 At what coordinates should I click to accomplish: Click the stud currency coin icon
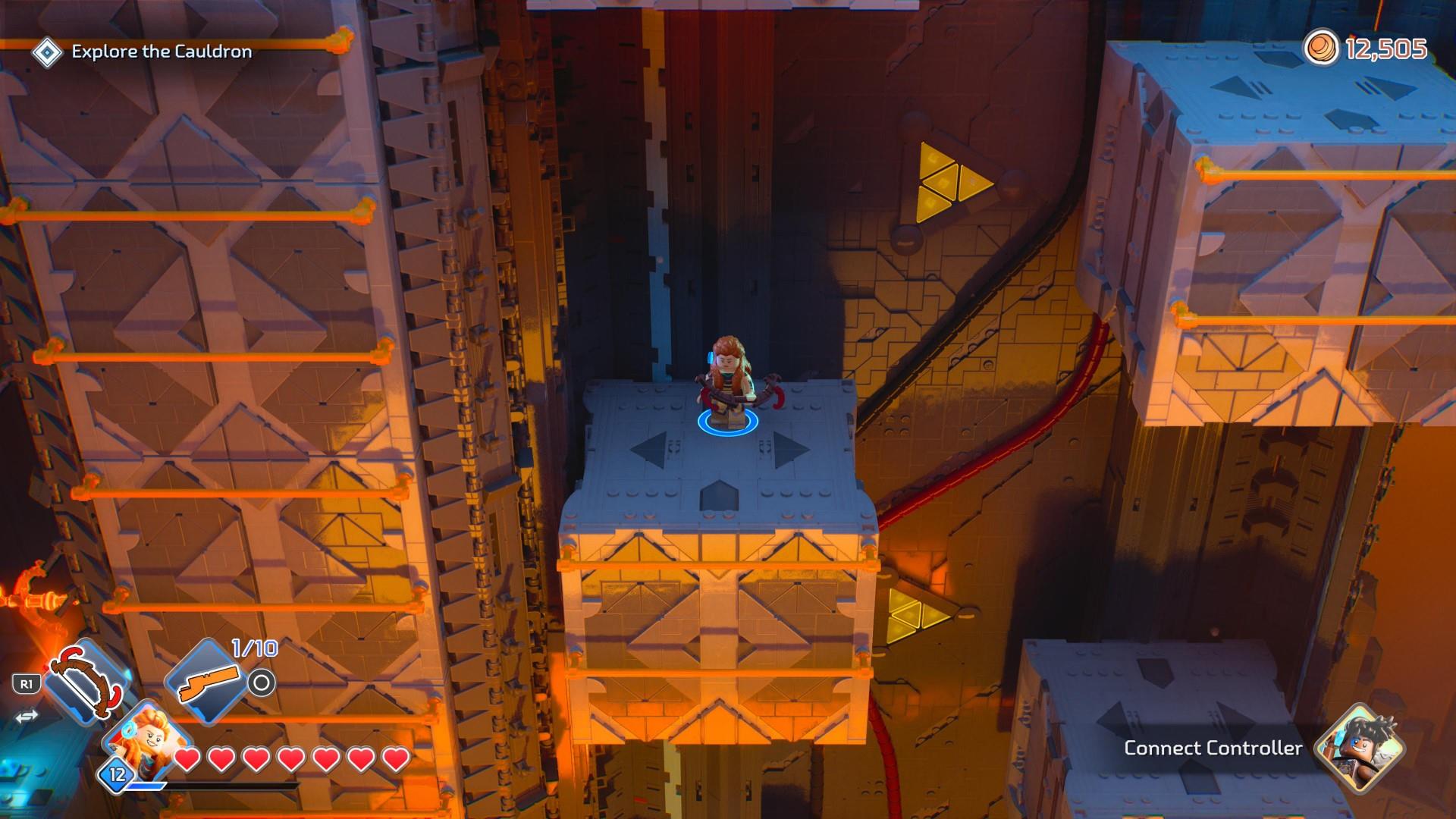1322,49
